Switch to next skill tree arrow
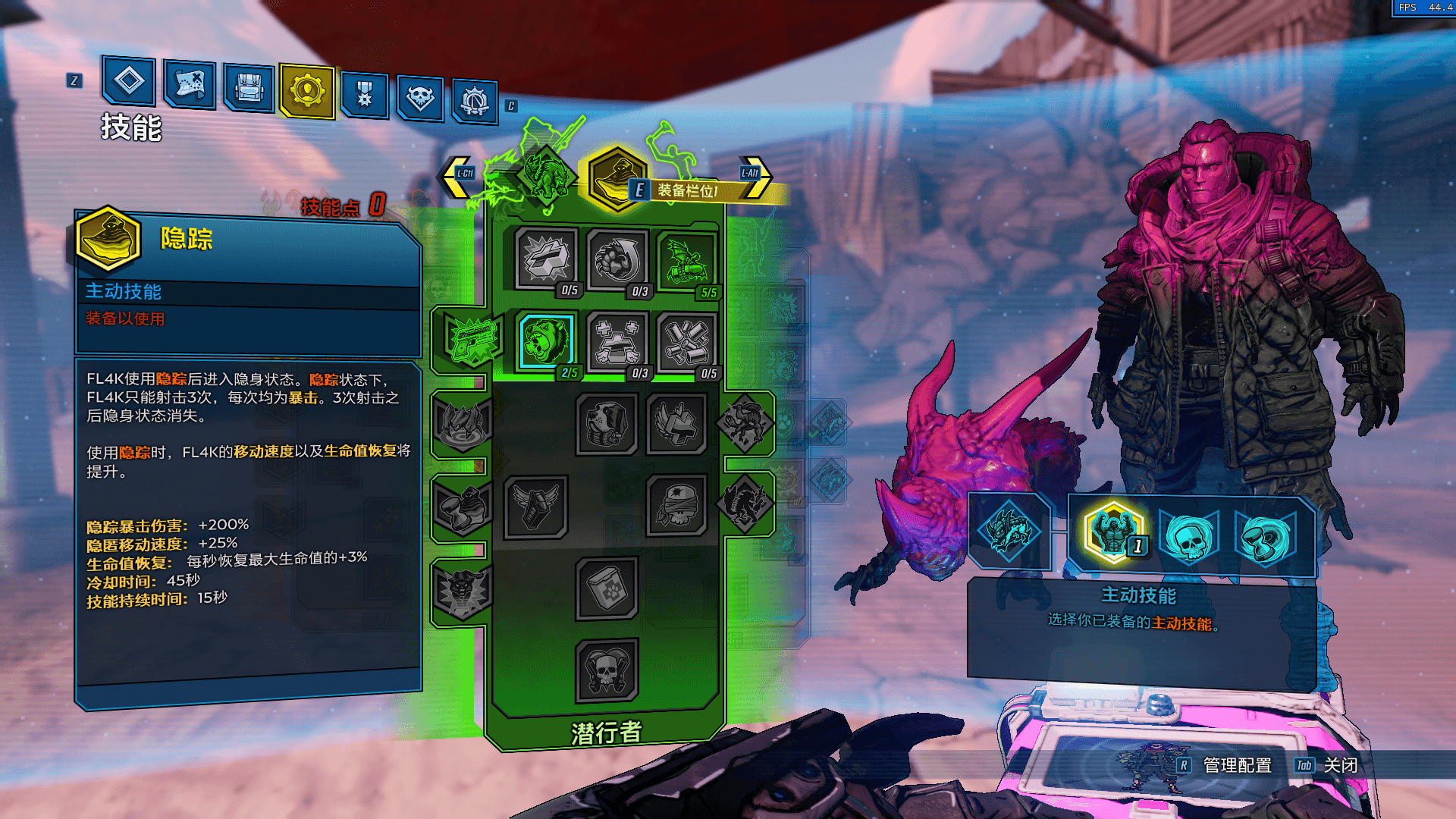 click(x=754, y=175)
